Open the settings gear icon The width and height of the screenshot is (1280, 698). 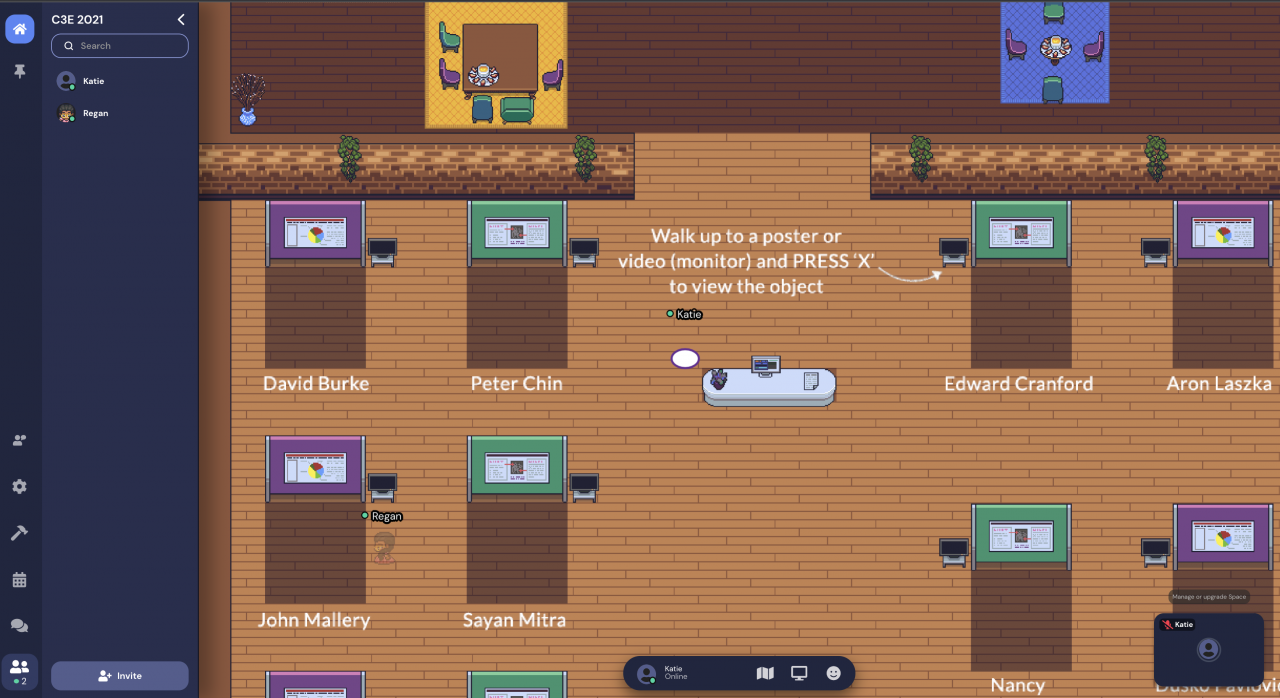click(x=20, y=487)
